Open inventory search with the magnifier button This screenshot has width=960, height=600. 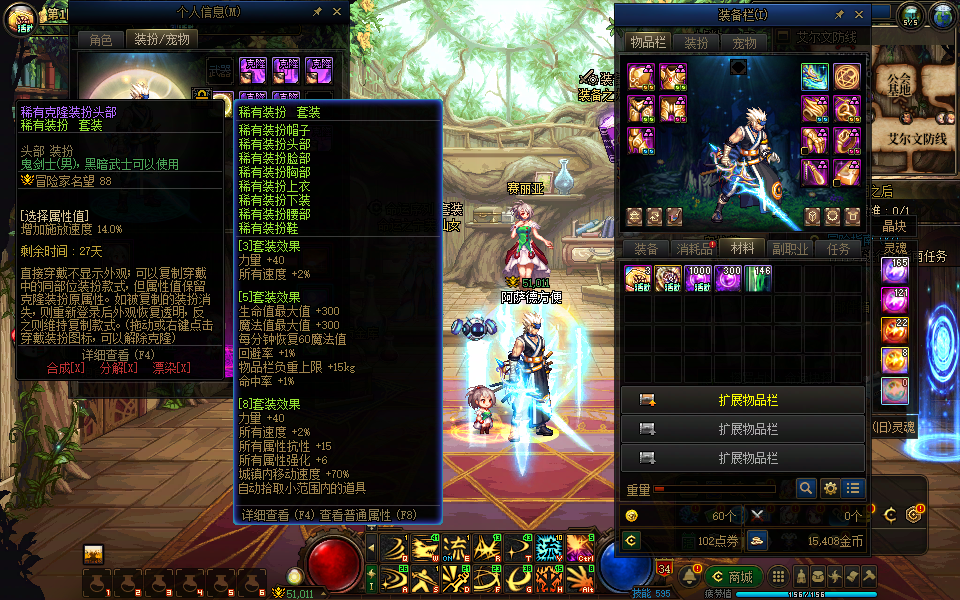[x=806, y=488]
